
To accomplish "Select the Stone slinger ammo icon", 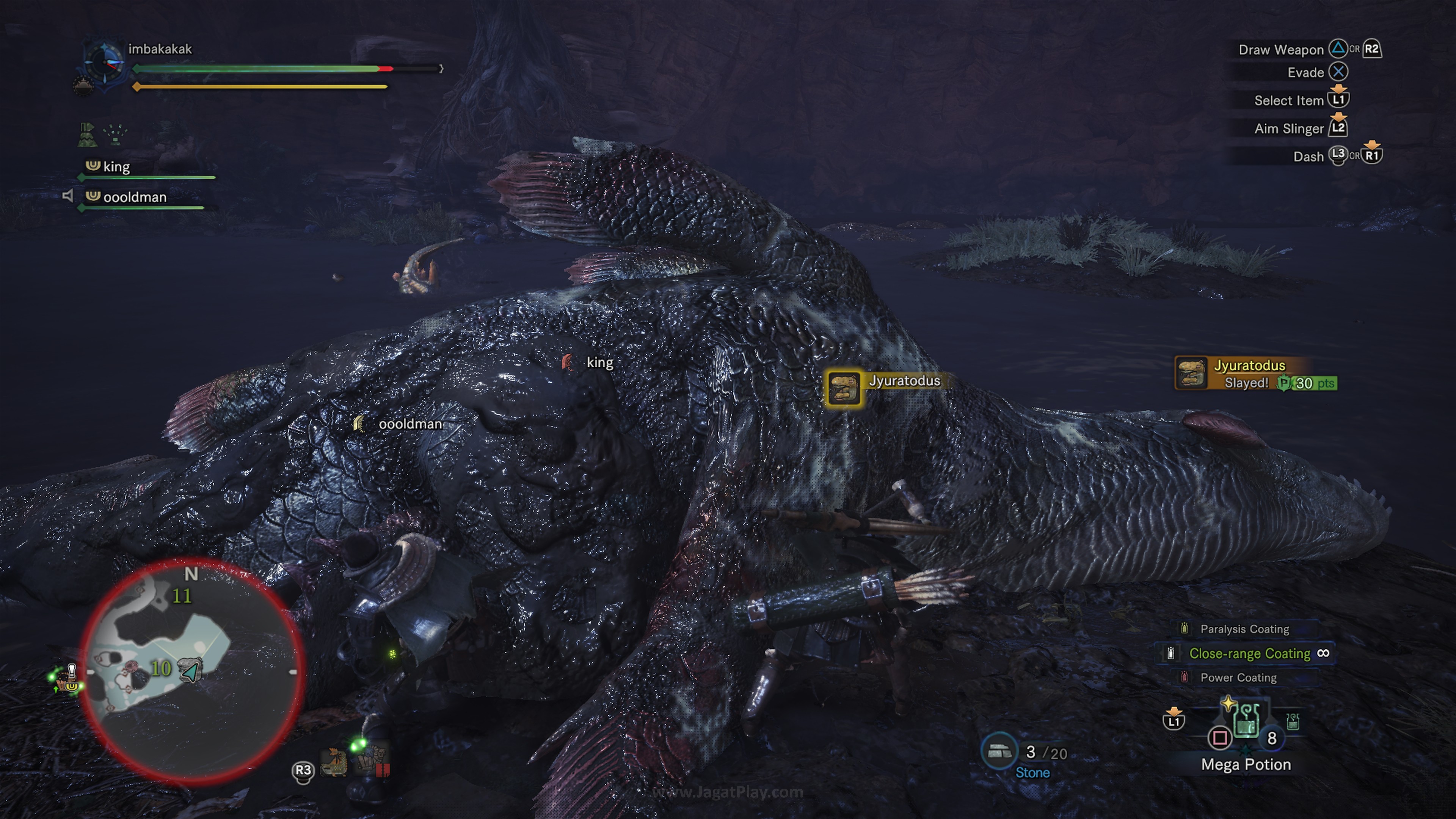I will click(999, 751).
